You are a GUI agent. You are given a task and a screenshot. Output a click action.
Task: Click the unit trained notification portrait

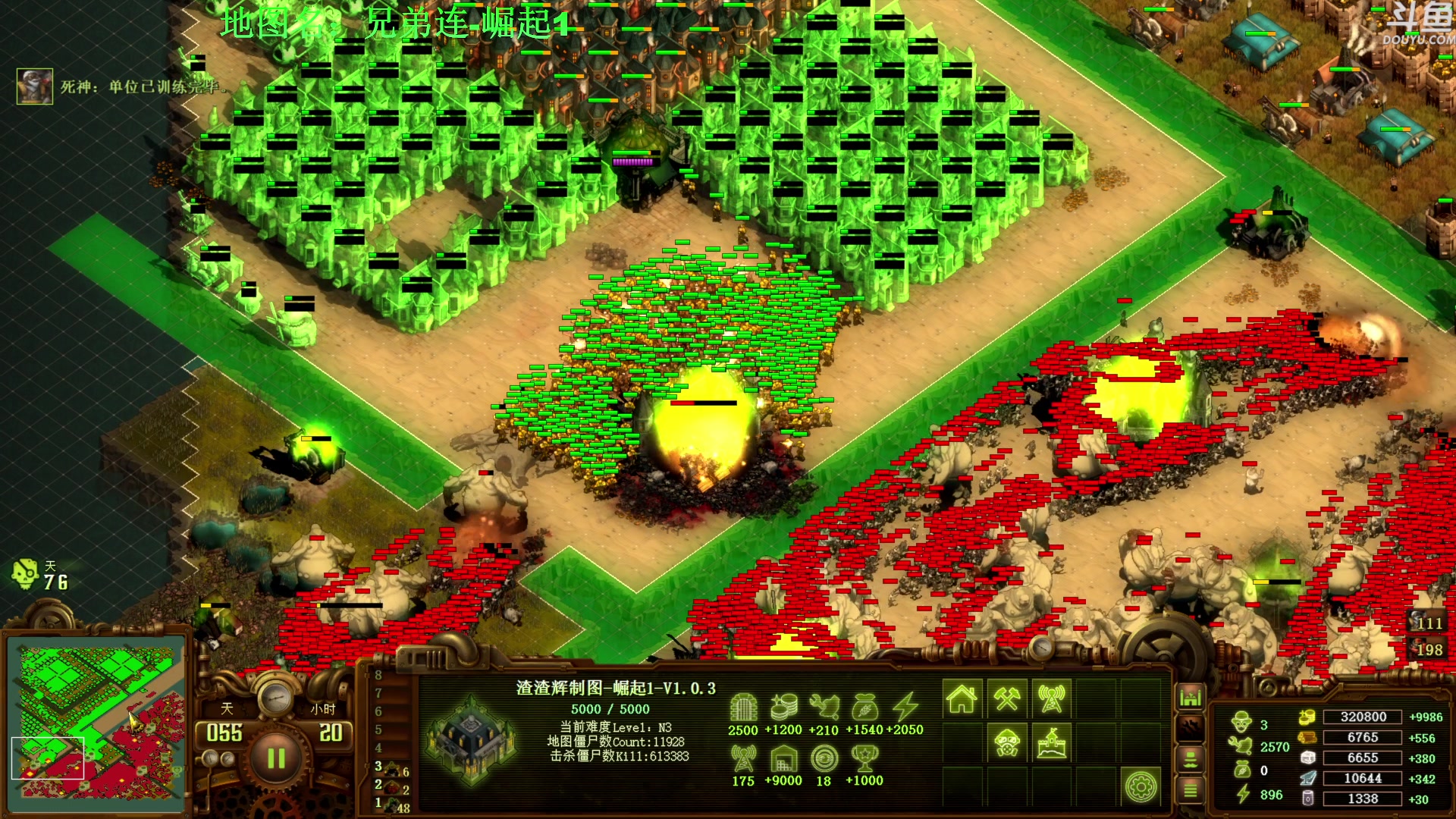[x=35, y=86]
